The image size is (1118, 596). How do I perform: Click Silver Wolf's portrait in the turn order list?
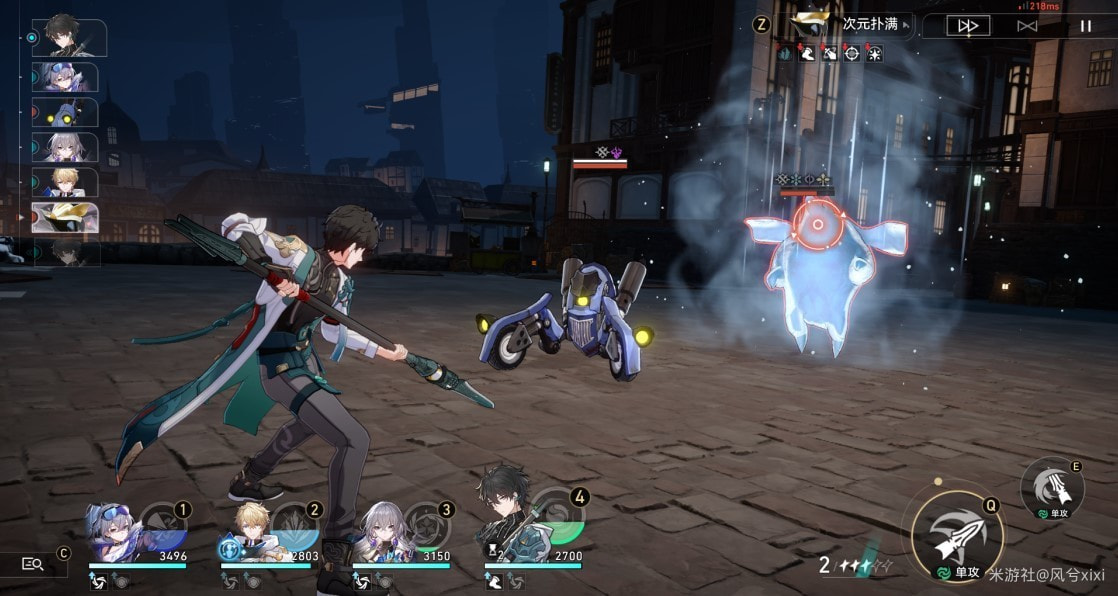tap(66, 77)
